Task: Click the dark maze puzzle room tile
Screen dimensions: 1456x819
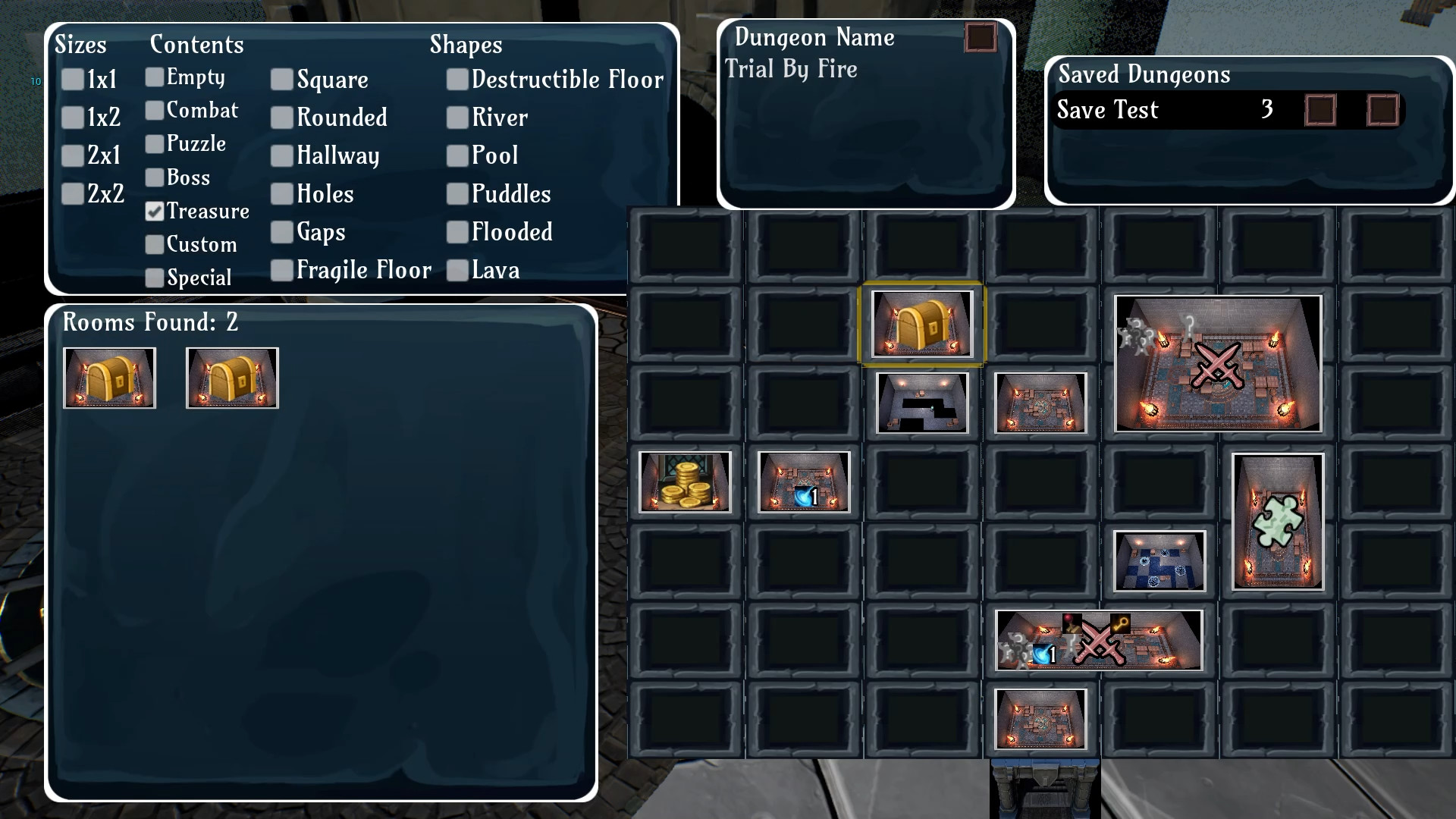Action: coord(921,403)
